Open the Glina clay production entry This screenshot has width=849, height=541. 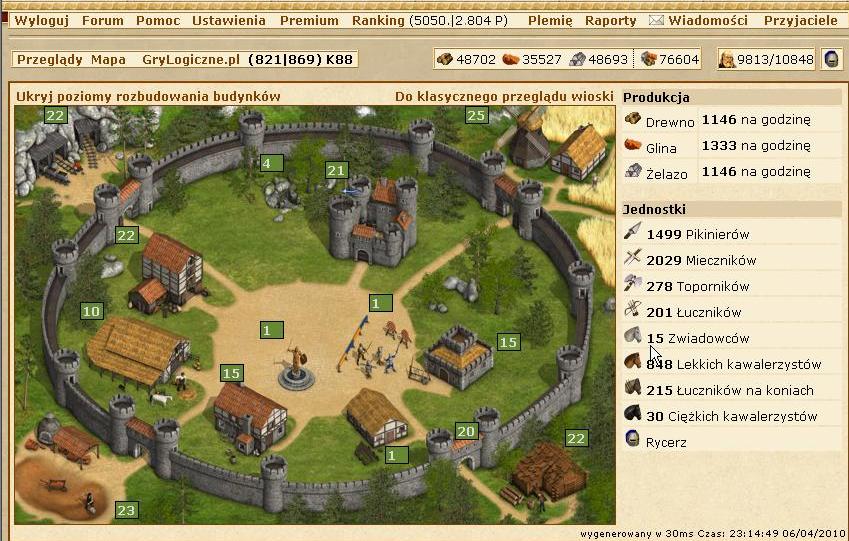(x=661, y=147)
